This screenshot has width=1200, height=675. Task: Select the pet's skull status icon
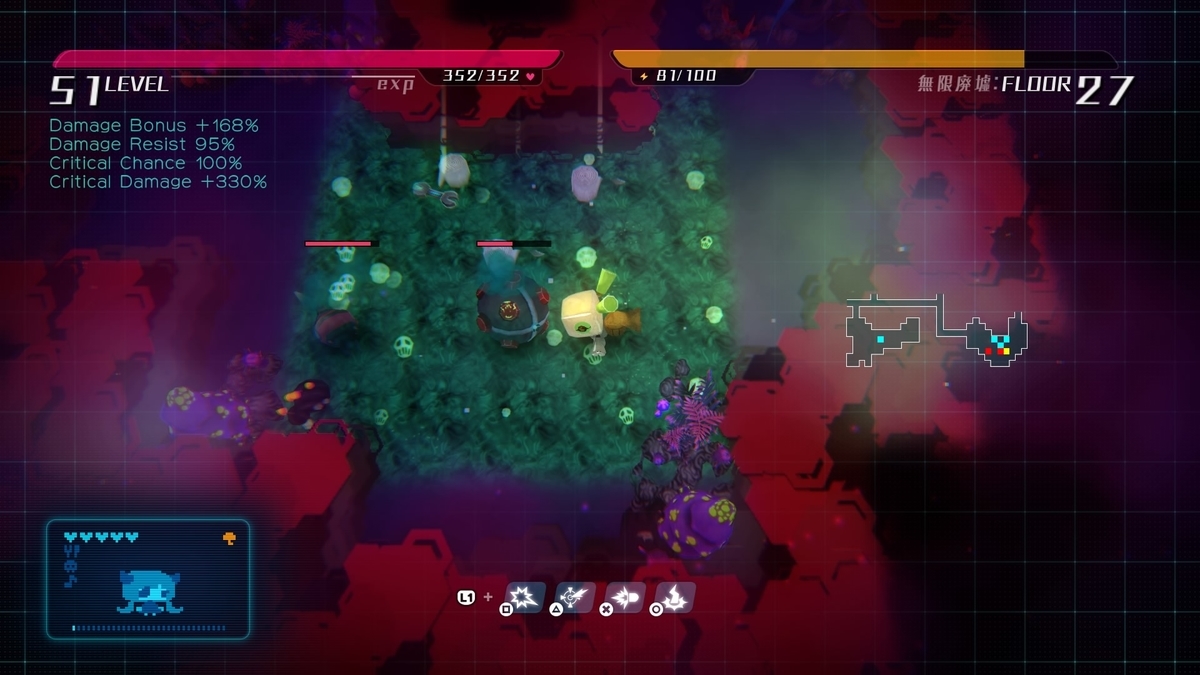[70, 566]
